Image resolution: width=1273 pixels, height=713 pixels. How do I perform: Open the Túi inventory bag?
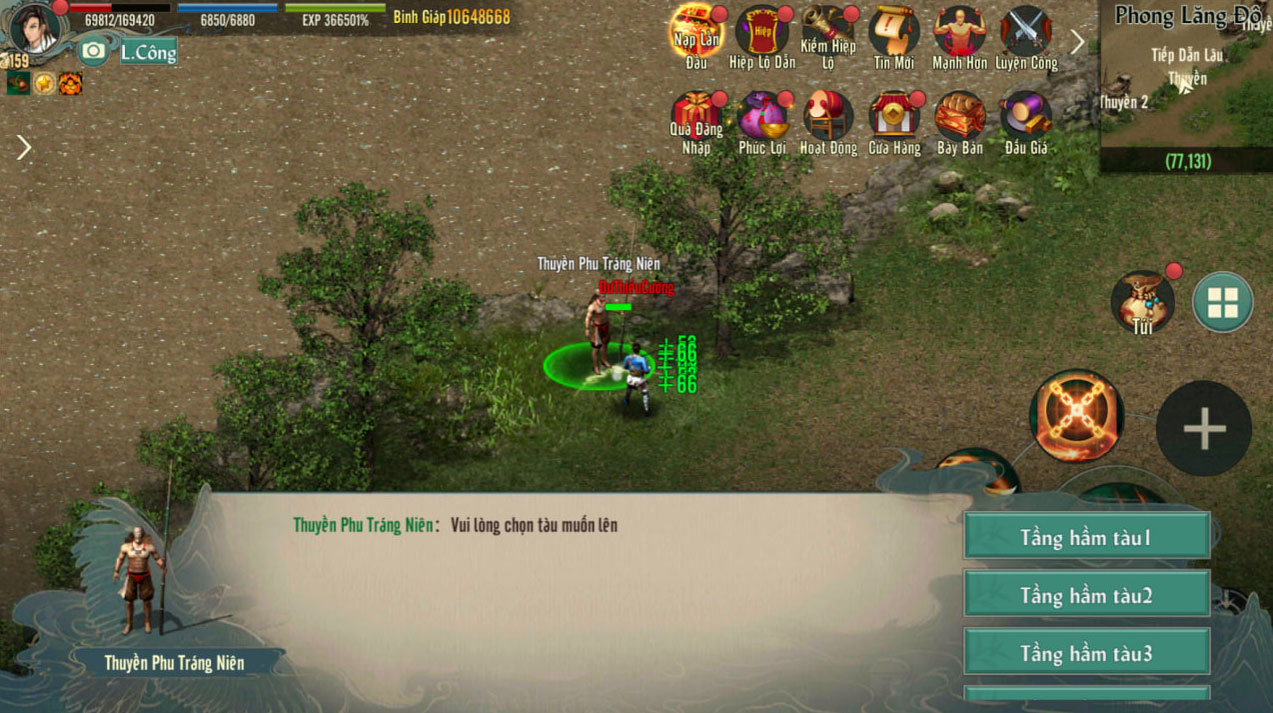click(1142, 300)
